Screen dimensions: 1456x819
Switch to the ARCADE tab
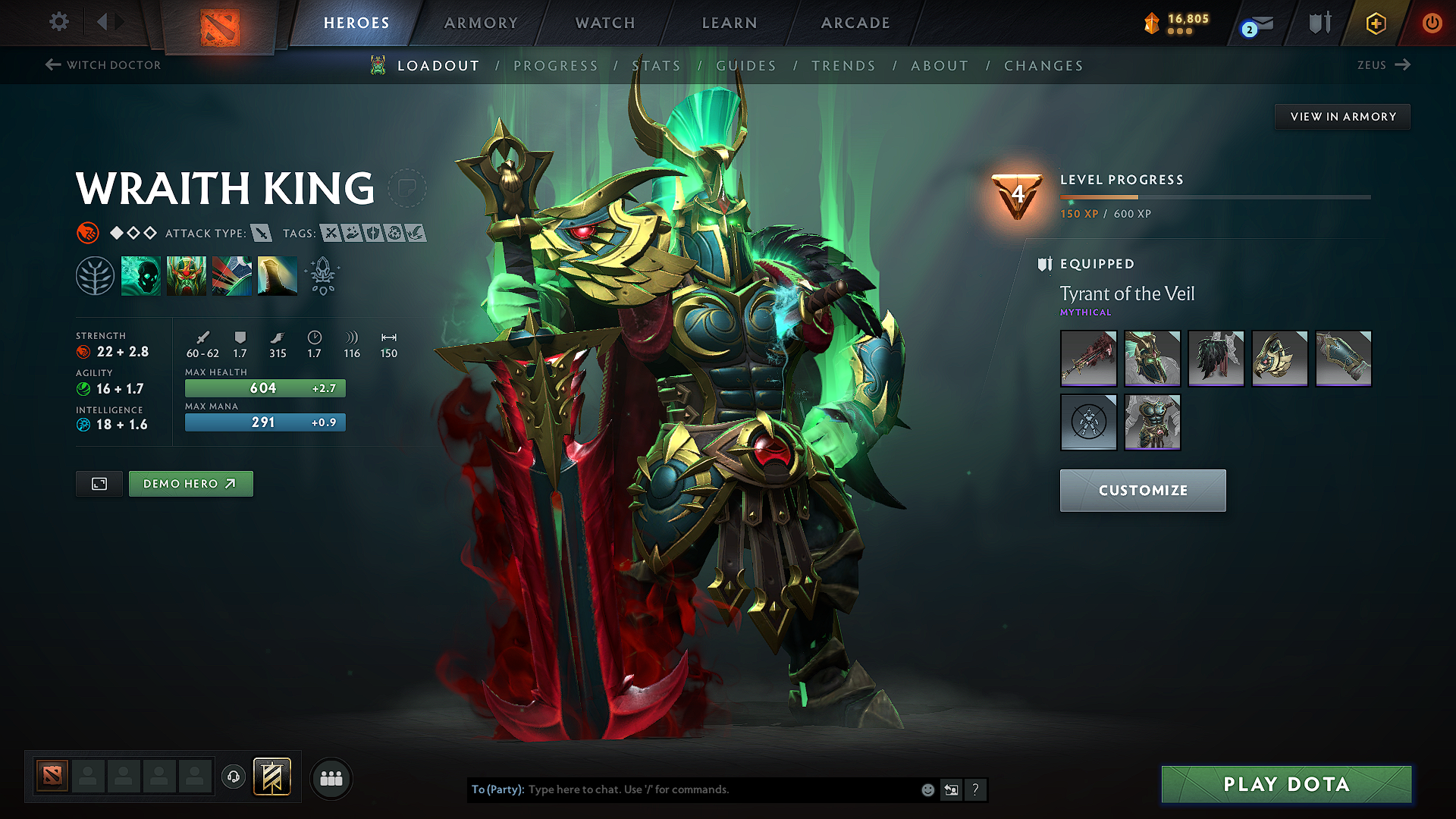click(855, 23)
